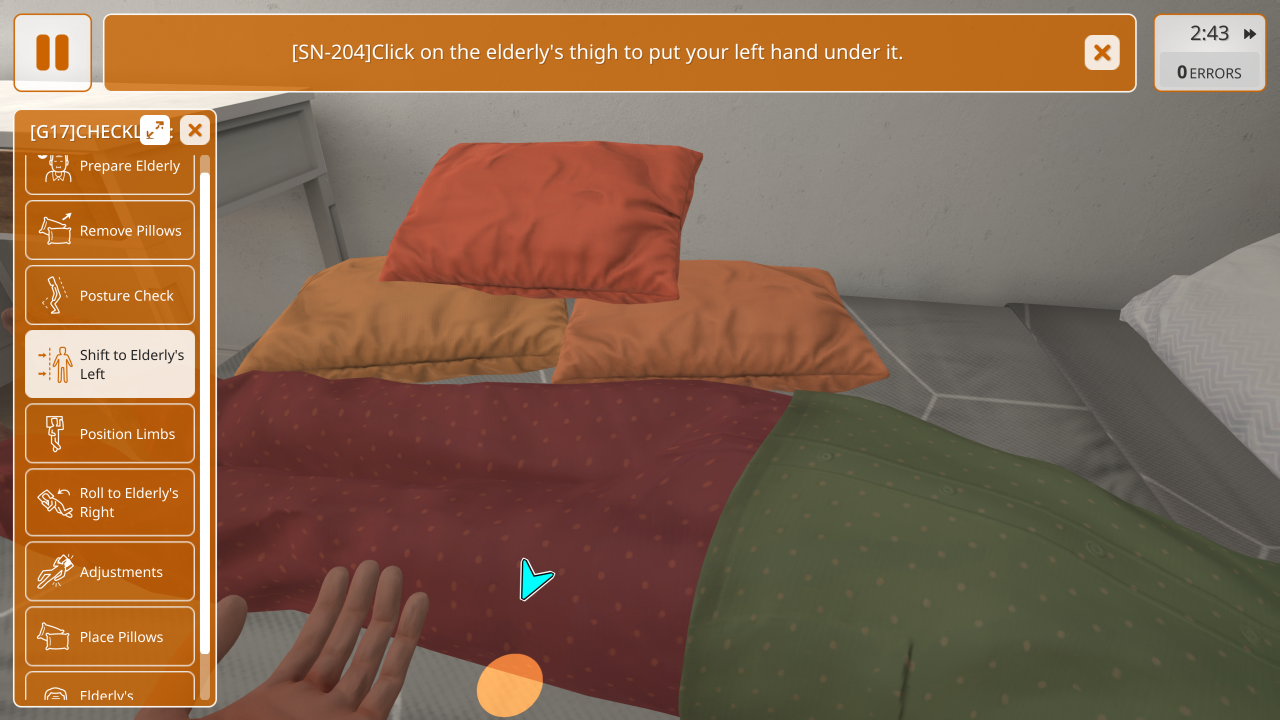Select the Position Limbs step
The width and height of the screenshot is (1280, 720).
(x=110, y=433)
